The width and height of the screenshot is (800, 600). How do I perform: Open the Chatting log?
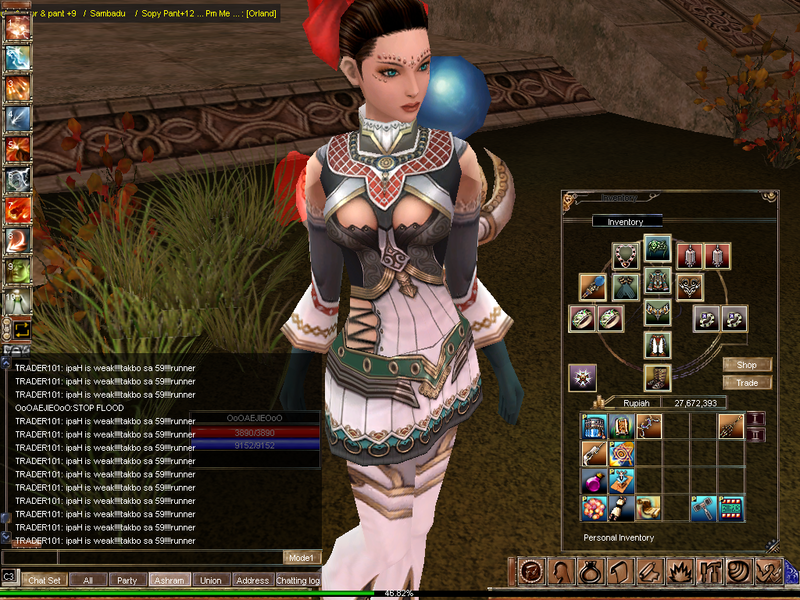click(x=298, y=580)
